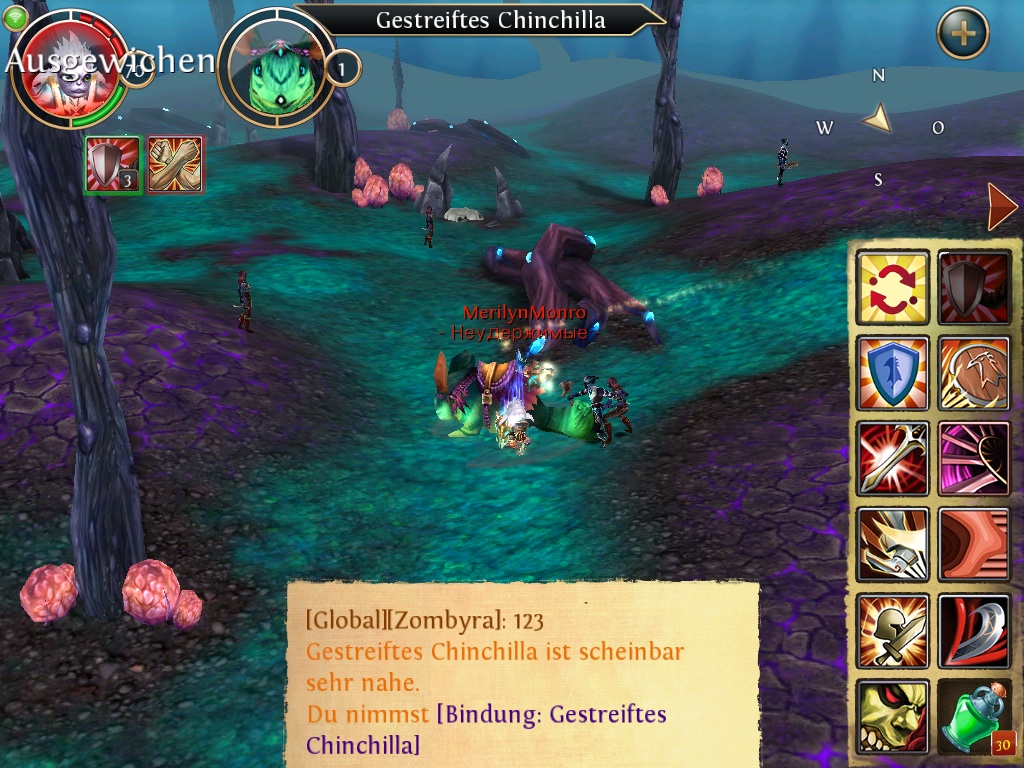Expand the side panel with the orange arrow
This screenshot has height=768, width=1024.
click(1001, 207)
